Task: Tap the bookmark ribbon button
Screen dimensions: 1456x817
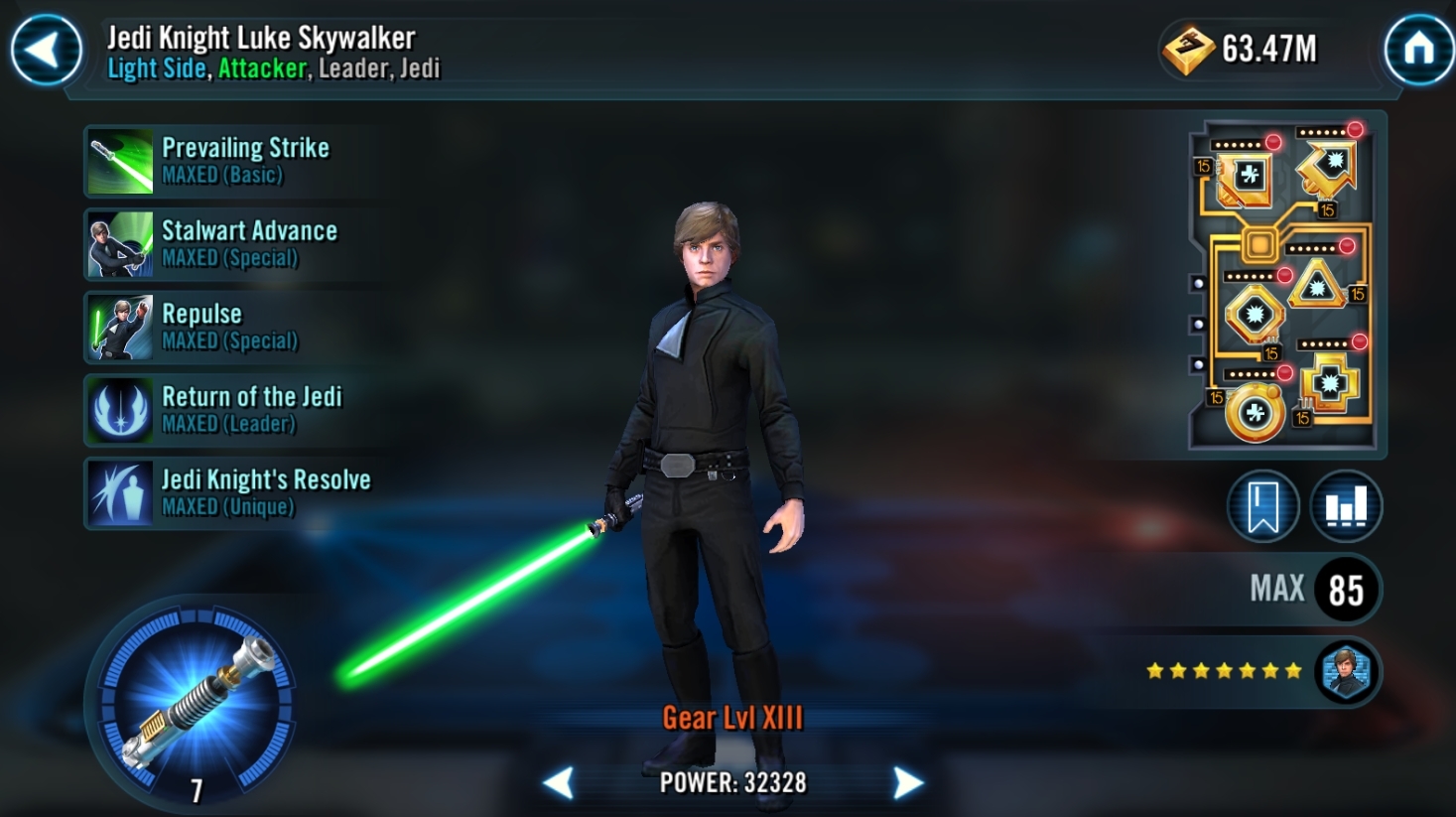Action: 1262,507
